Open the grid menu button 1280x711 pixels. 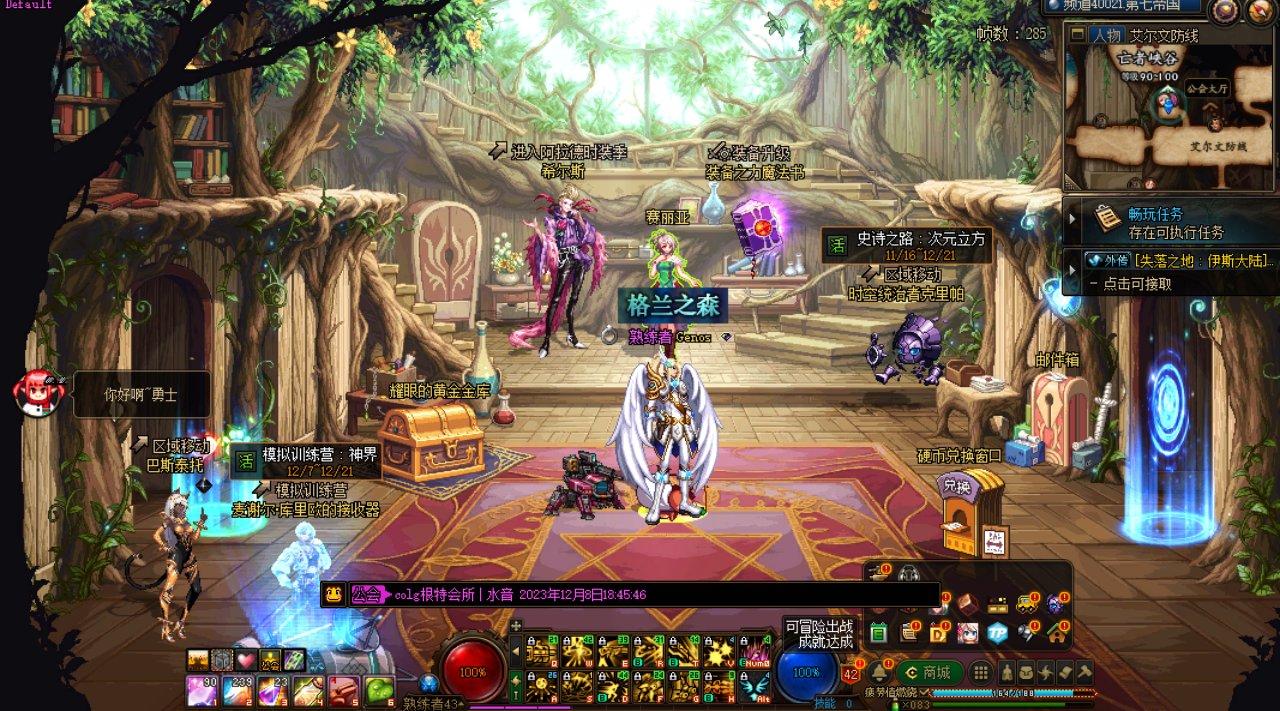(x=982, y=673)
